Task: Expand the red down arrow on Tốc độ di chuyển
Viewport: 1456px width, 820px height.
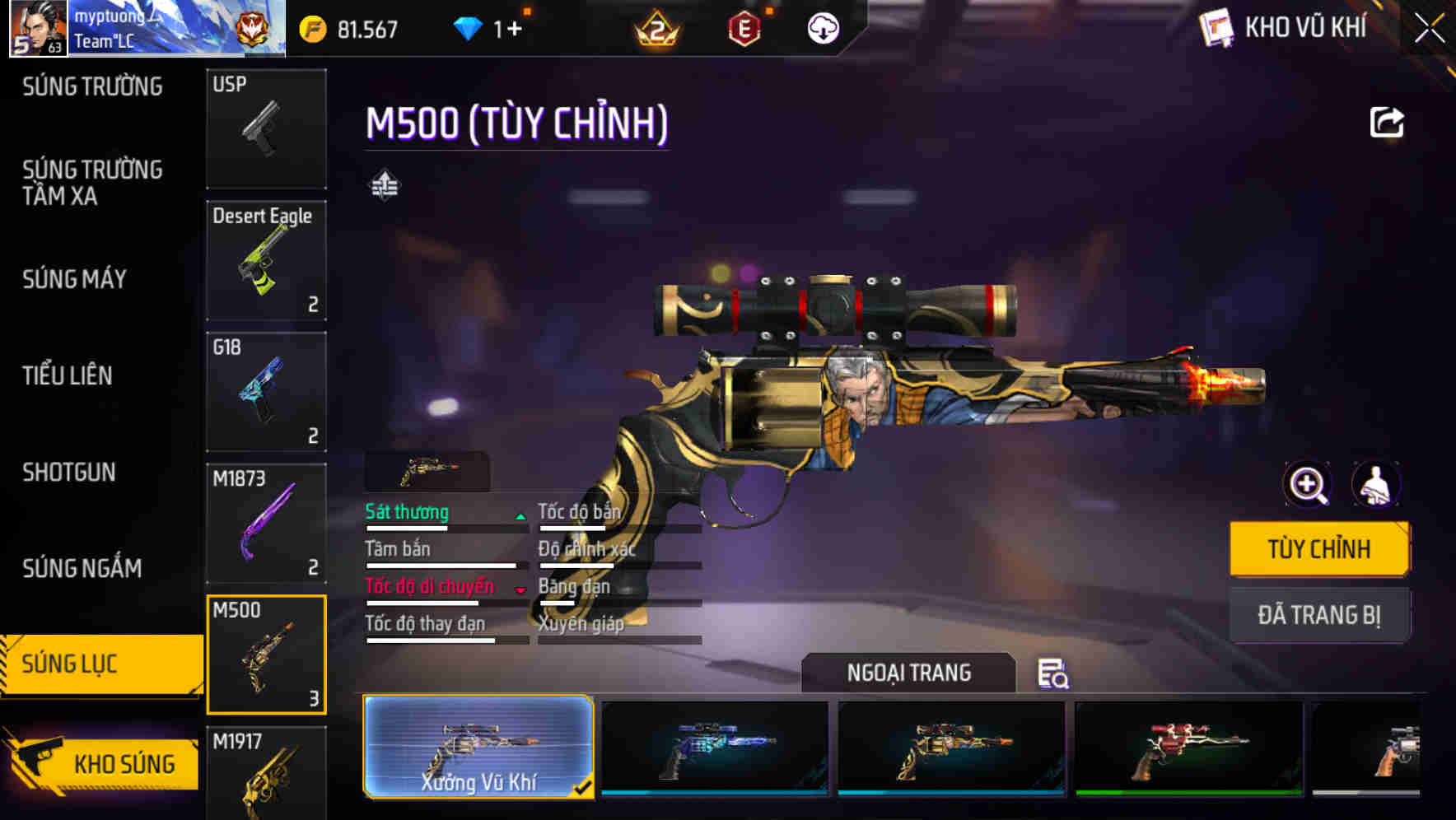Action: pos(522,589)
